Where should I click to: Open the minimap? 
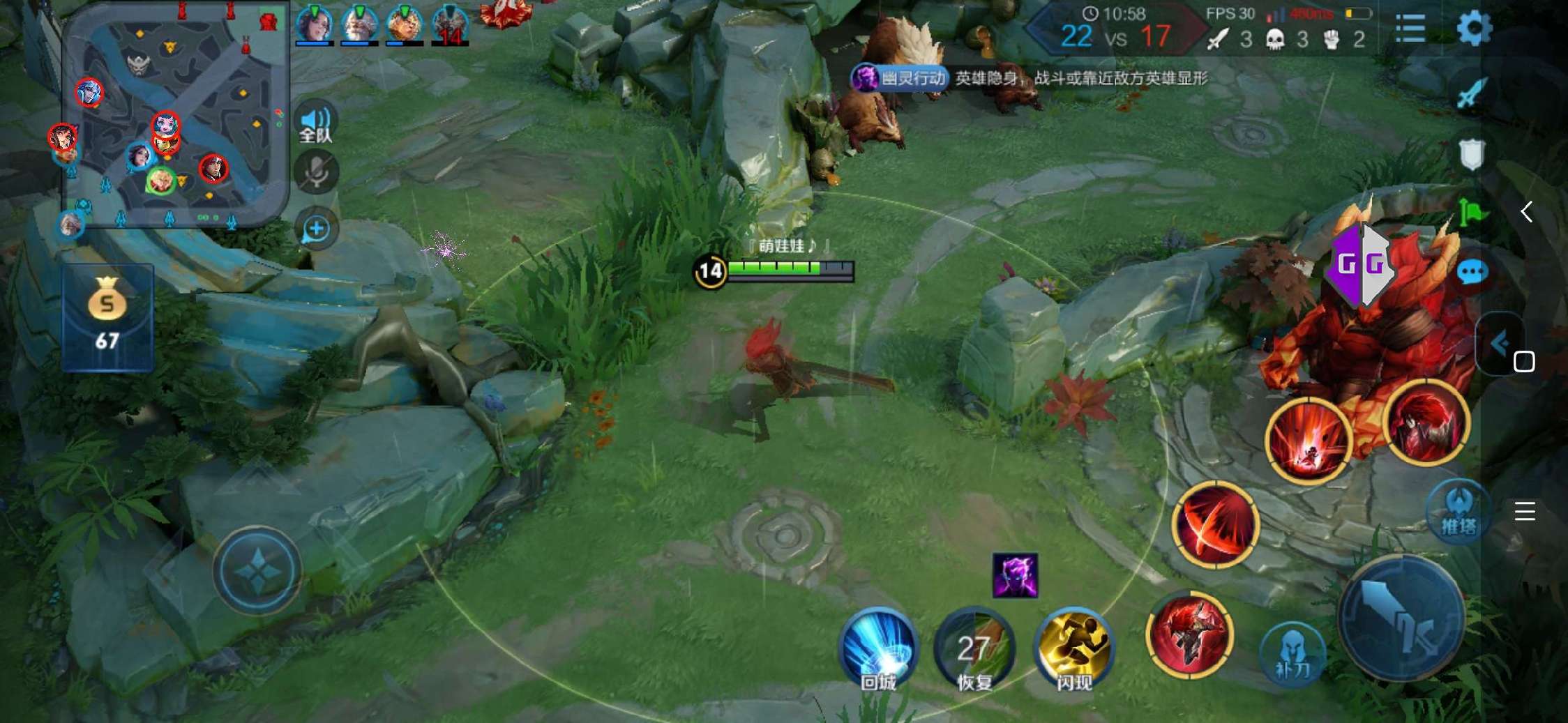(174, 115)
